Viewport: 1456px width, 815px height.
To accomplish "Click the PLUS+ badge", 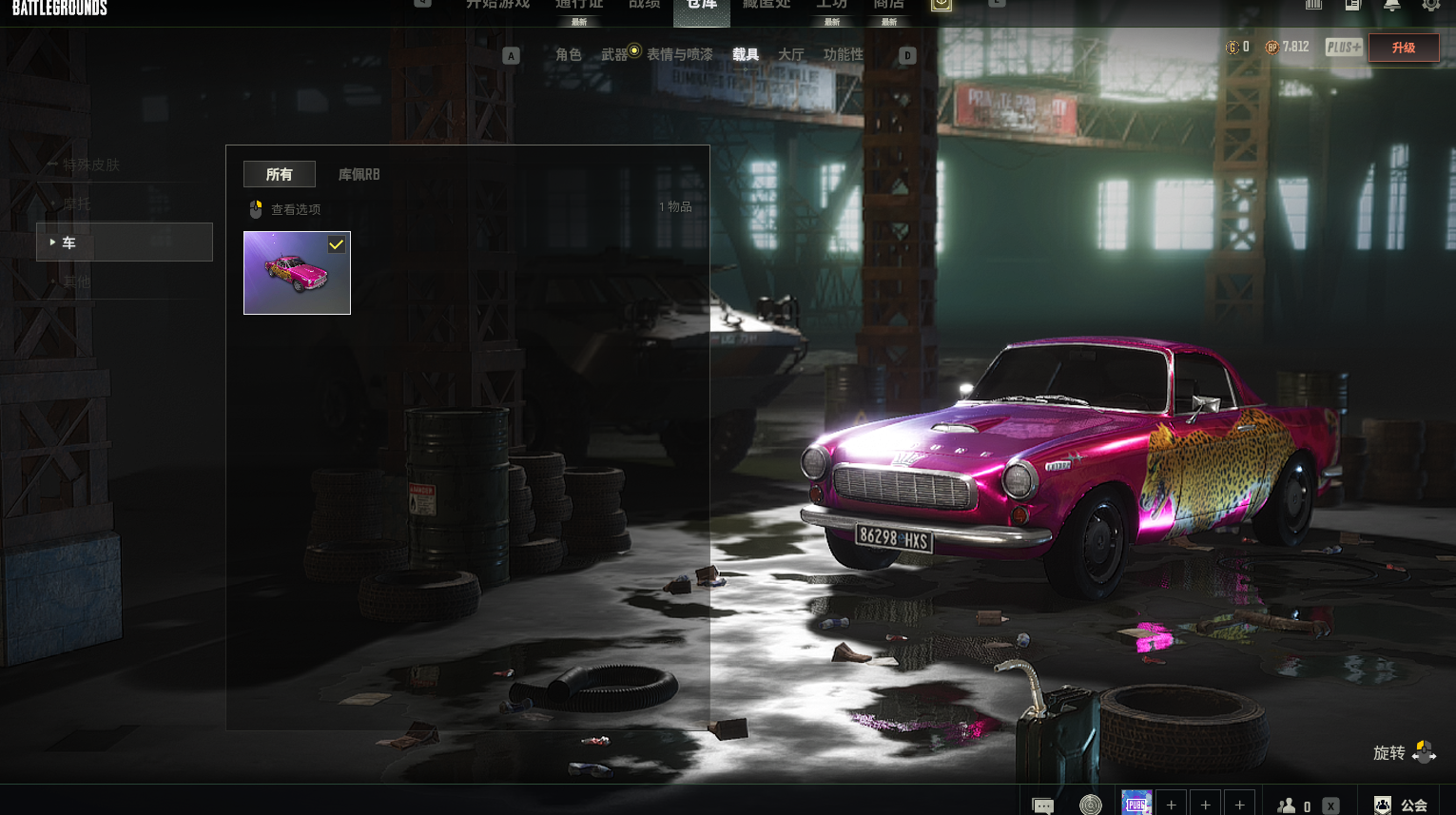I will tap(1343, 47).
